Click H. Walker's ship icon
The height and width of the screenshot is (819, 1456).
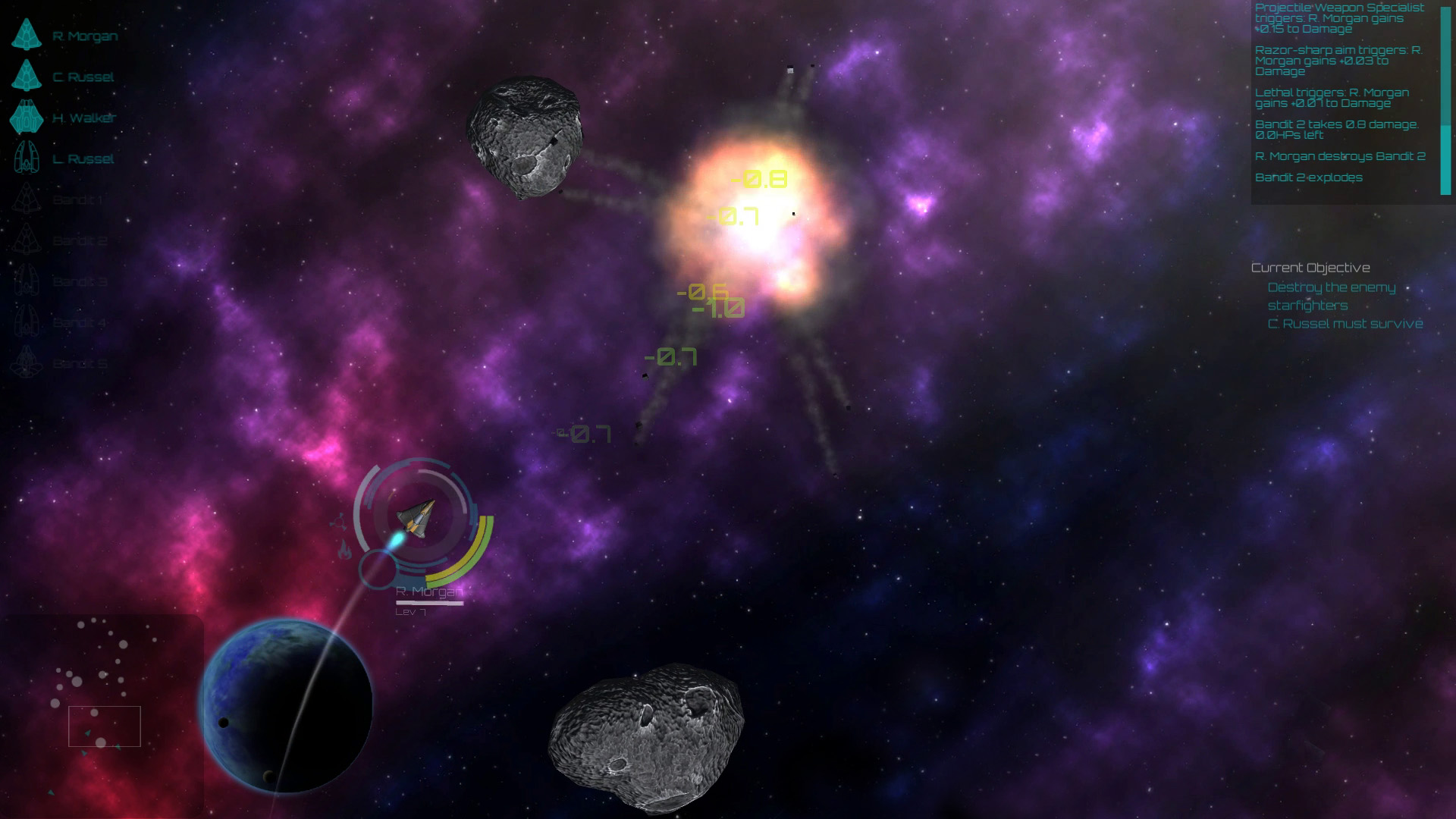[x=27, y=118]
